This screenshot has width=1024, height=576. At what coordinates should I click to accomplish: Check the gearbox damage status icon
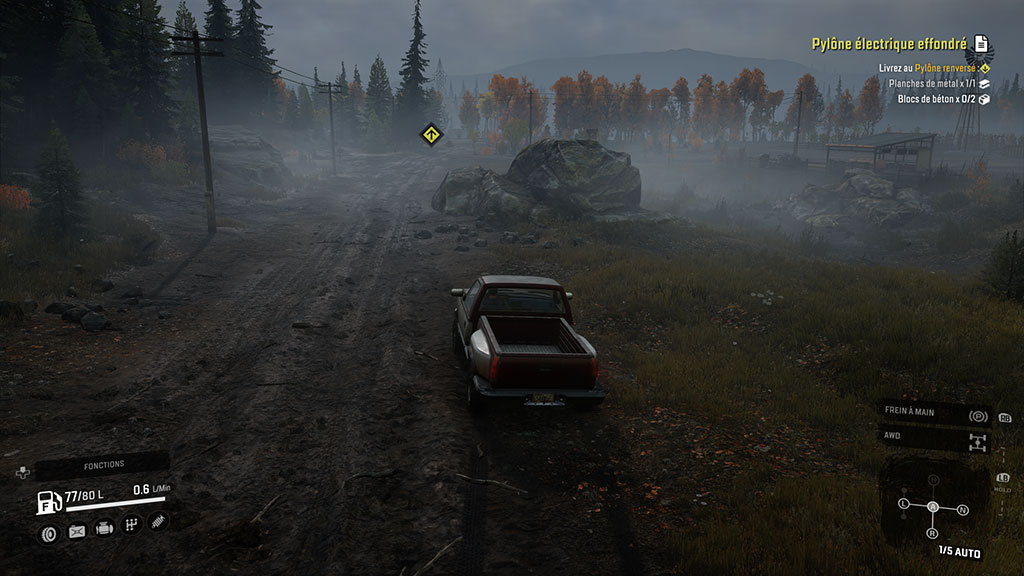click(x=131, y=525)
